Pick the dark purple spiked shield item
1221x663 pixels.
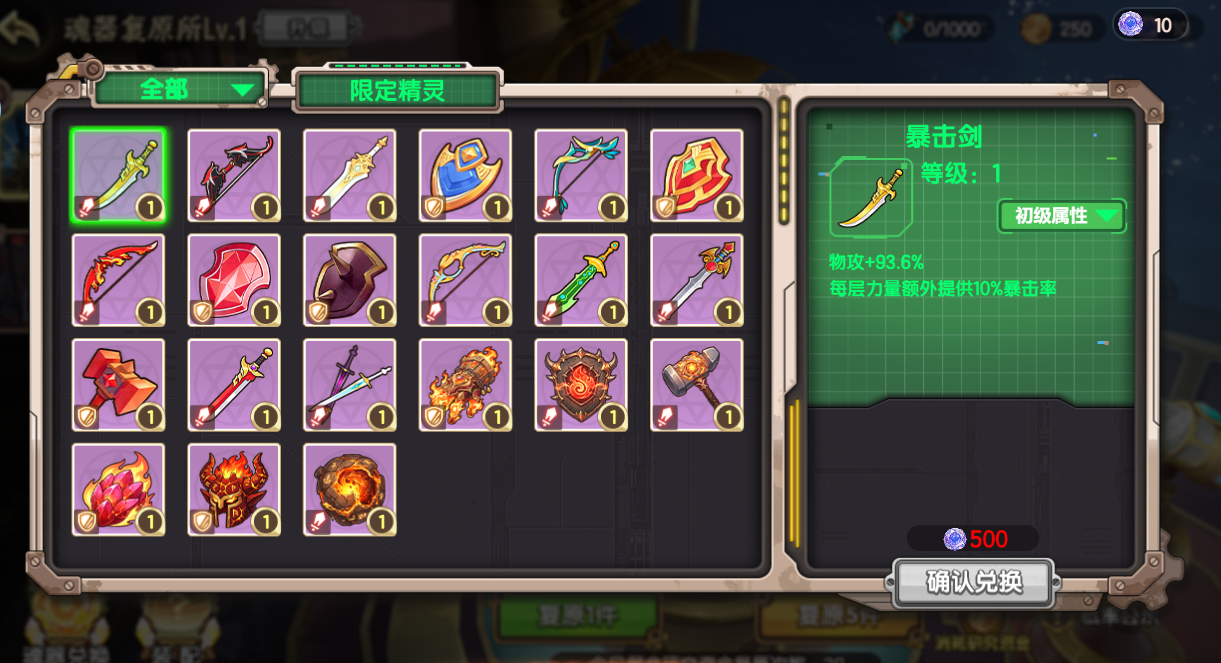350,281
